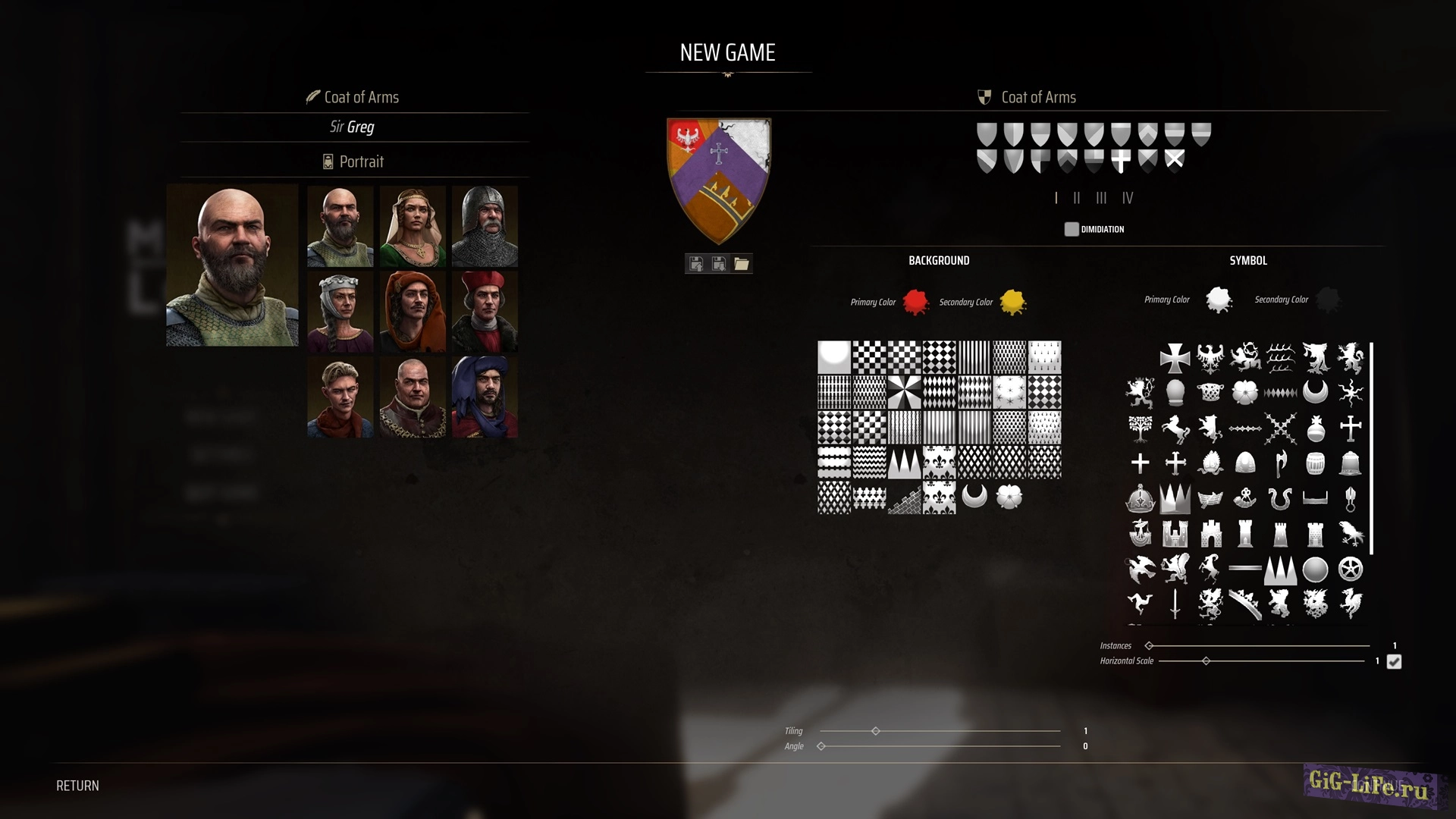The width and height of the screenshot is (1456, 819).
Task: Pick the portrait with the orange hood
Action: pyautogui.click(x=413, y=311)
